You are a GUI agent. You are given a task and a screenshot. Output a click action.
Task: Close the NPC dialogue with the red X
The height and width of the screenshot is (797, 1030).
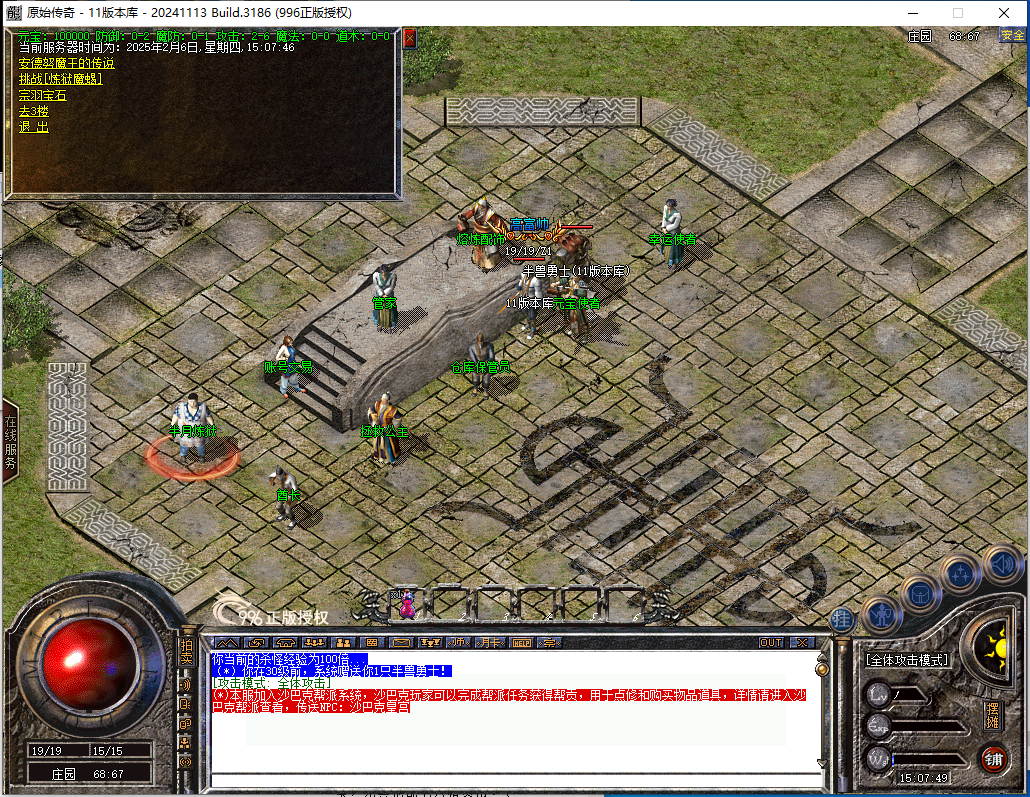pos(409,37)
